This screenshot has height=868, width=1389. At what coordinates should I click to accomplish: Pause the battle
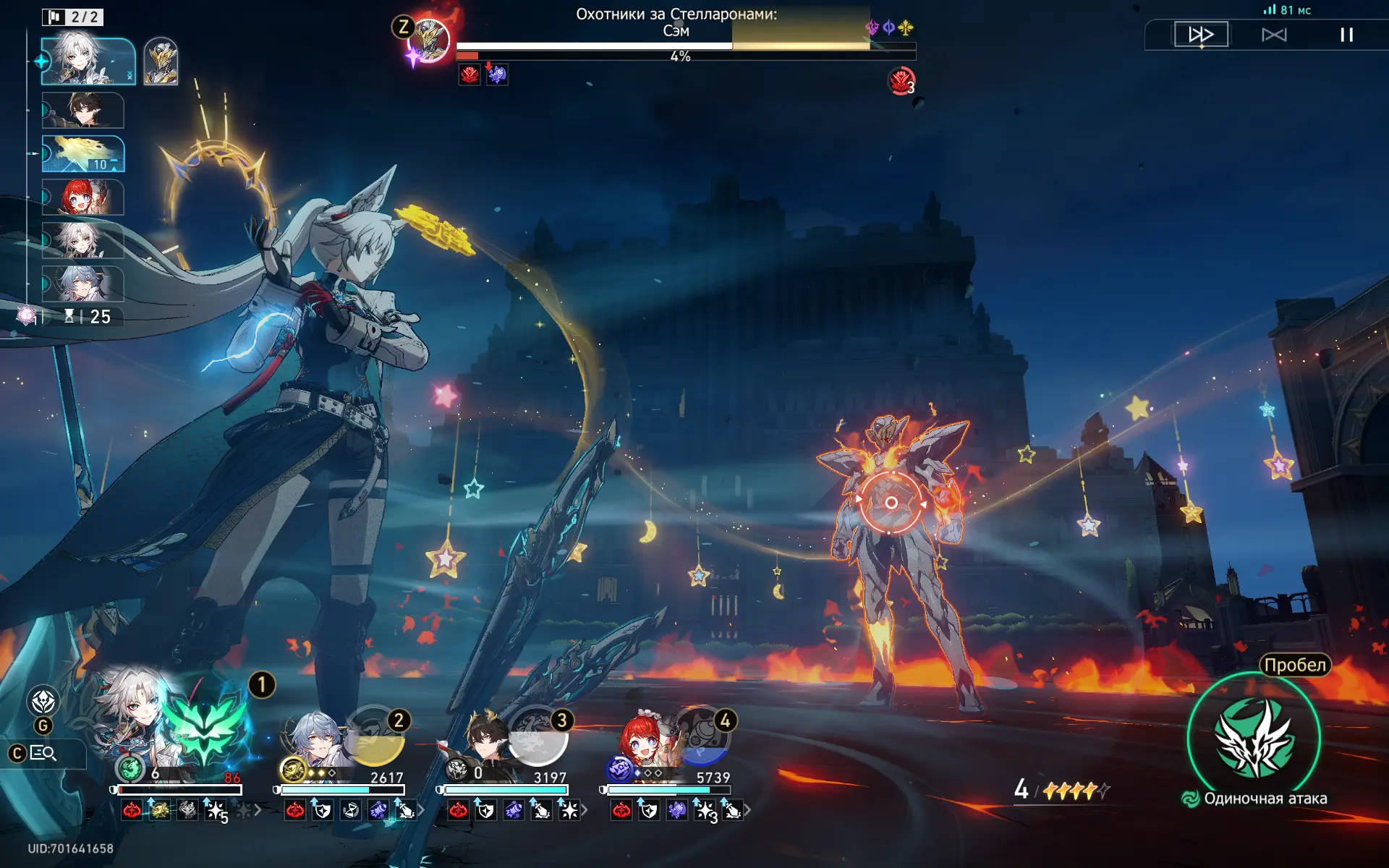1346,35
